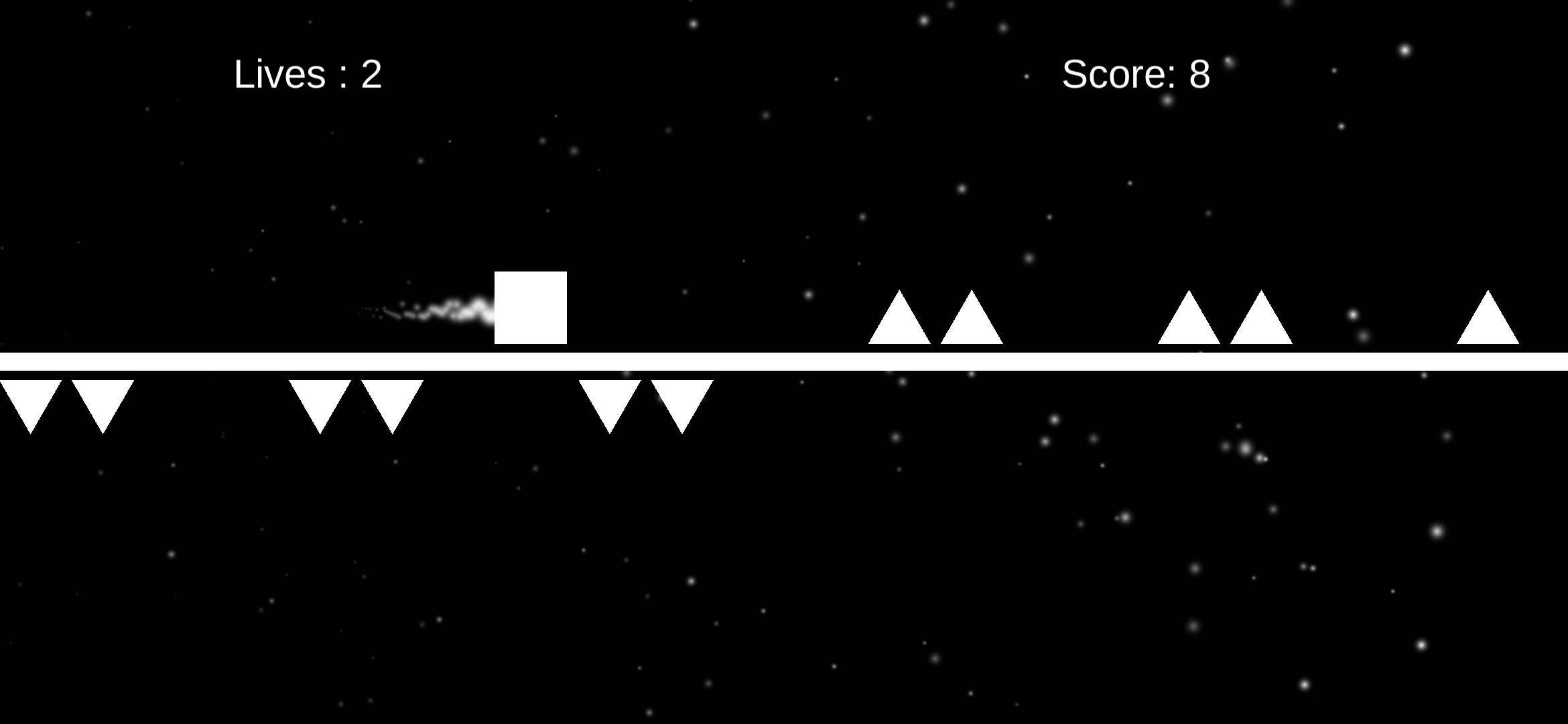The image size is (1568, 724).
Task: Select the white square player cube
Action: [531, 308]
